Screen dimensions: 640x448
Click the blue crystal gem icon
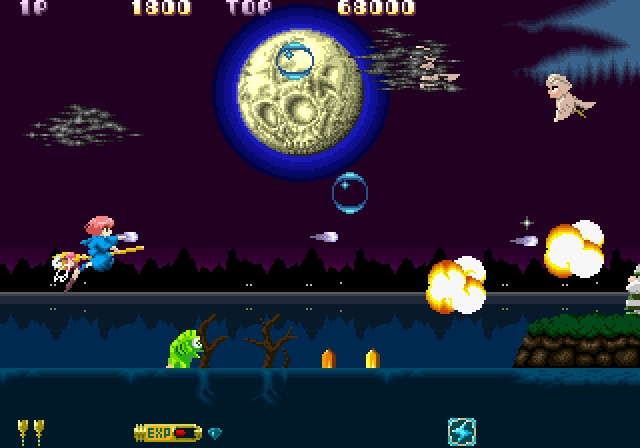coord(214,433)
